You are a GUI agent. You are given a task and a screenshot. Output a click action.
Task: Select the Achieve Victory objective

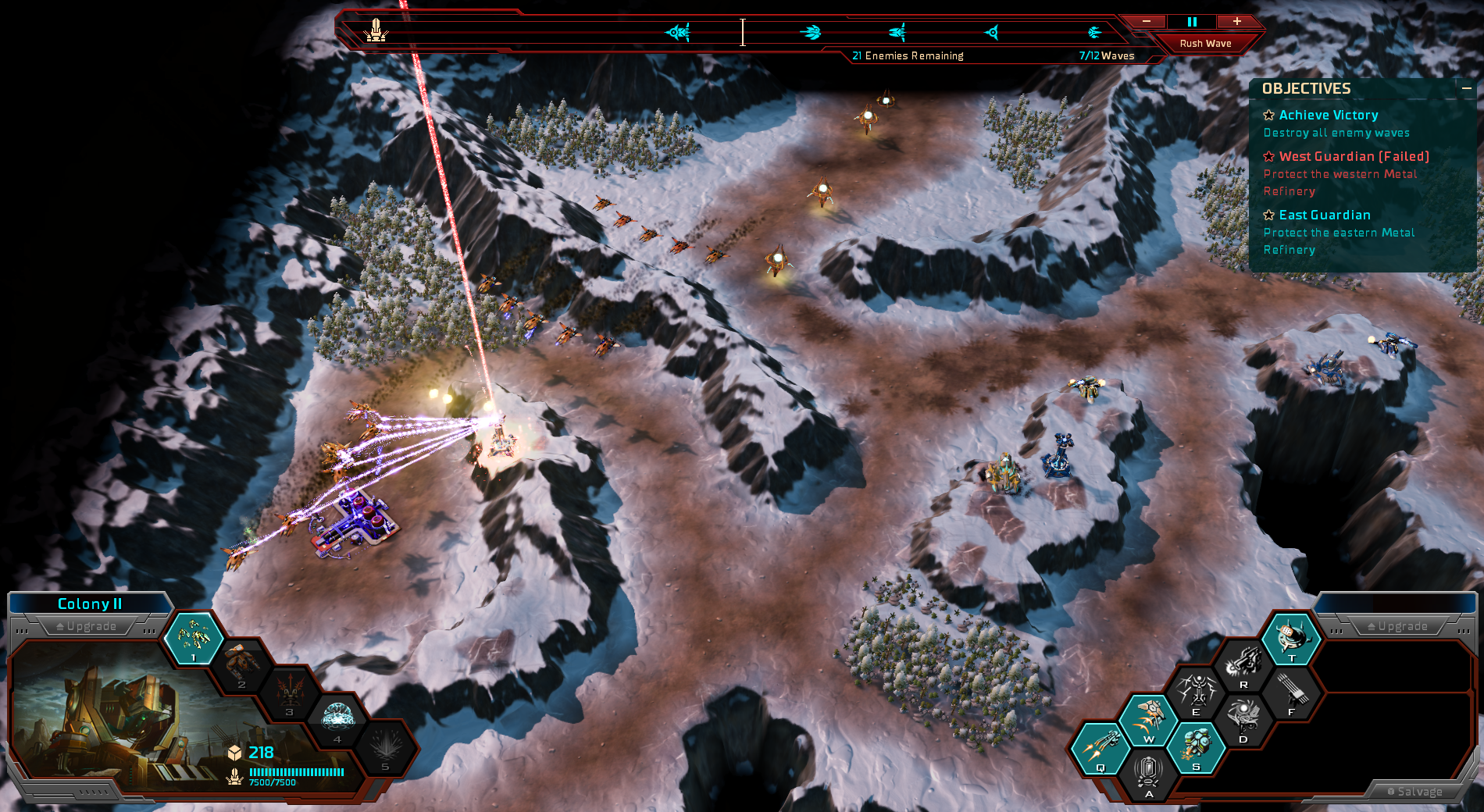click(1328, 116)
